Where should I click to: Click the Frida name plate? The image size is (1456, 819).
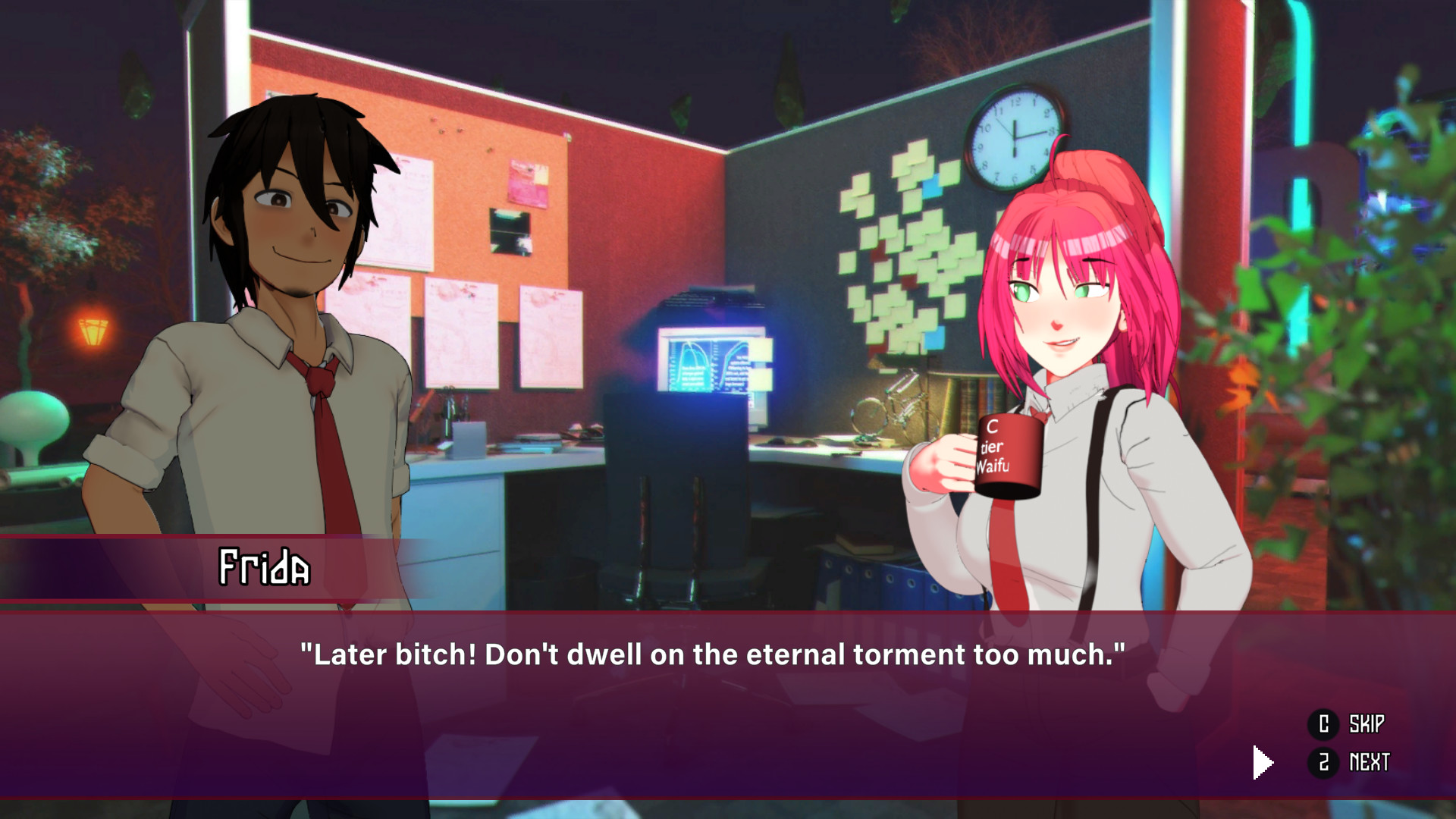(x=265, y=567)
